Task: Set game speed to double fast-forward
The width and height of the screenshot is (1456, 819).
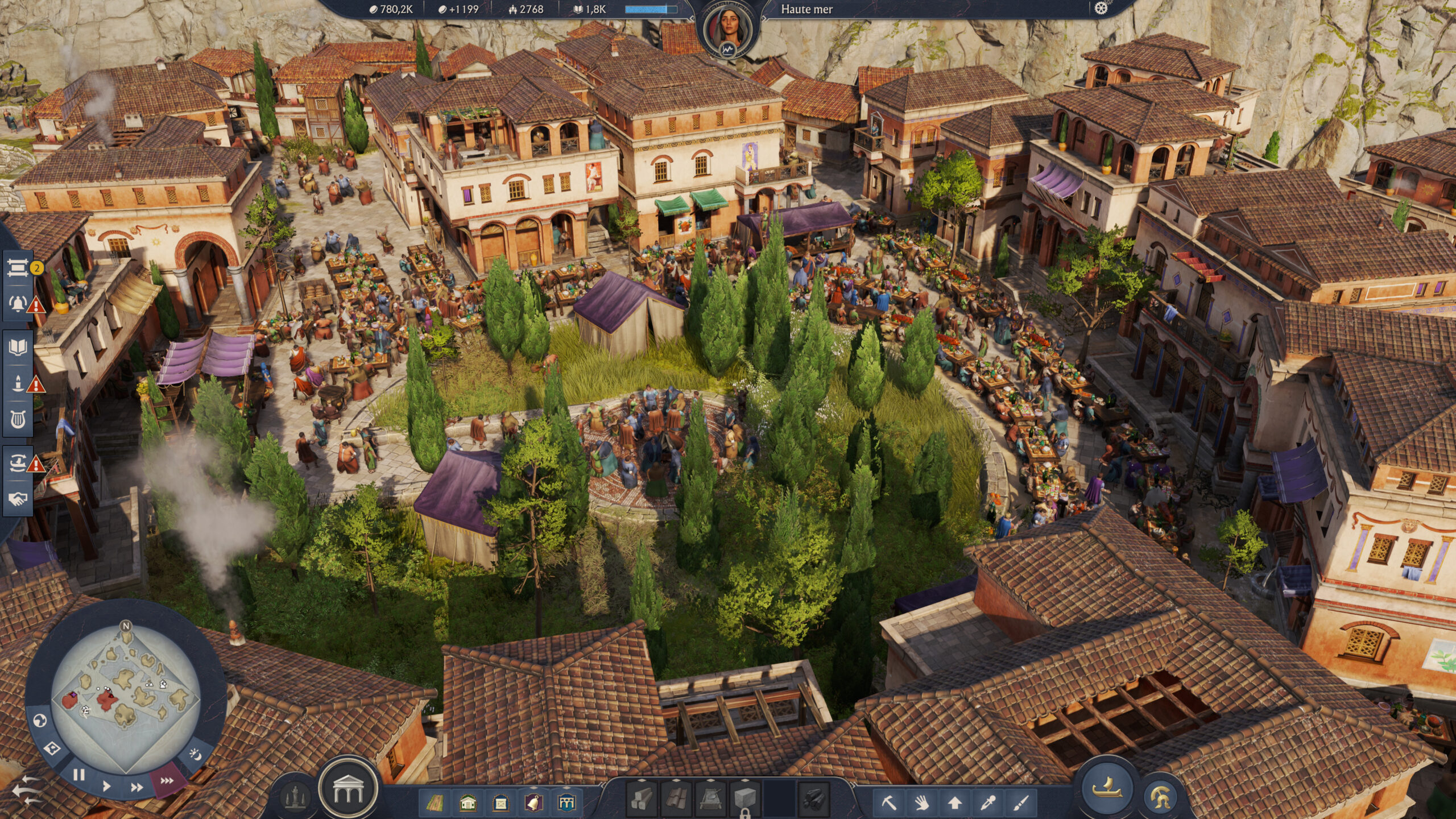Action: click(x=136, y=787)
